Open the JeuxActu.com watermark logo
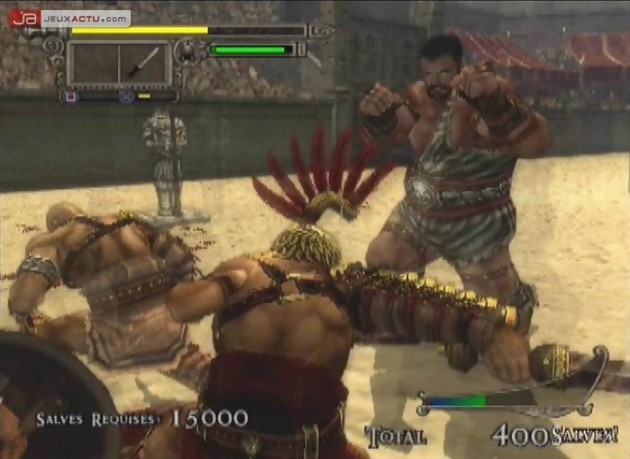 70,18
